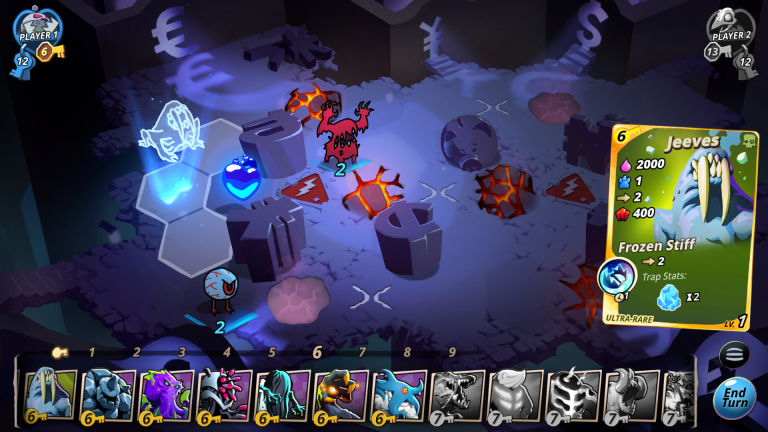This screenshot has height=432, width=768.
Task: Open the hamburger menu button
Action: 733,355
